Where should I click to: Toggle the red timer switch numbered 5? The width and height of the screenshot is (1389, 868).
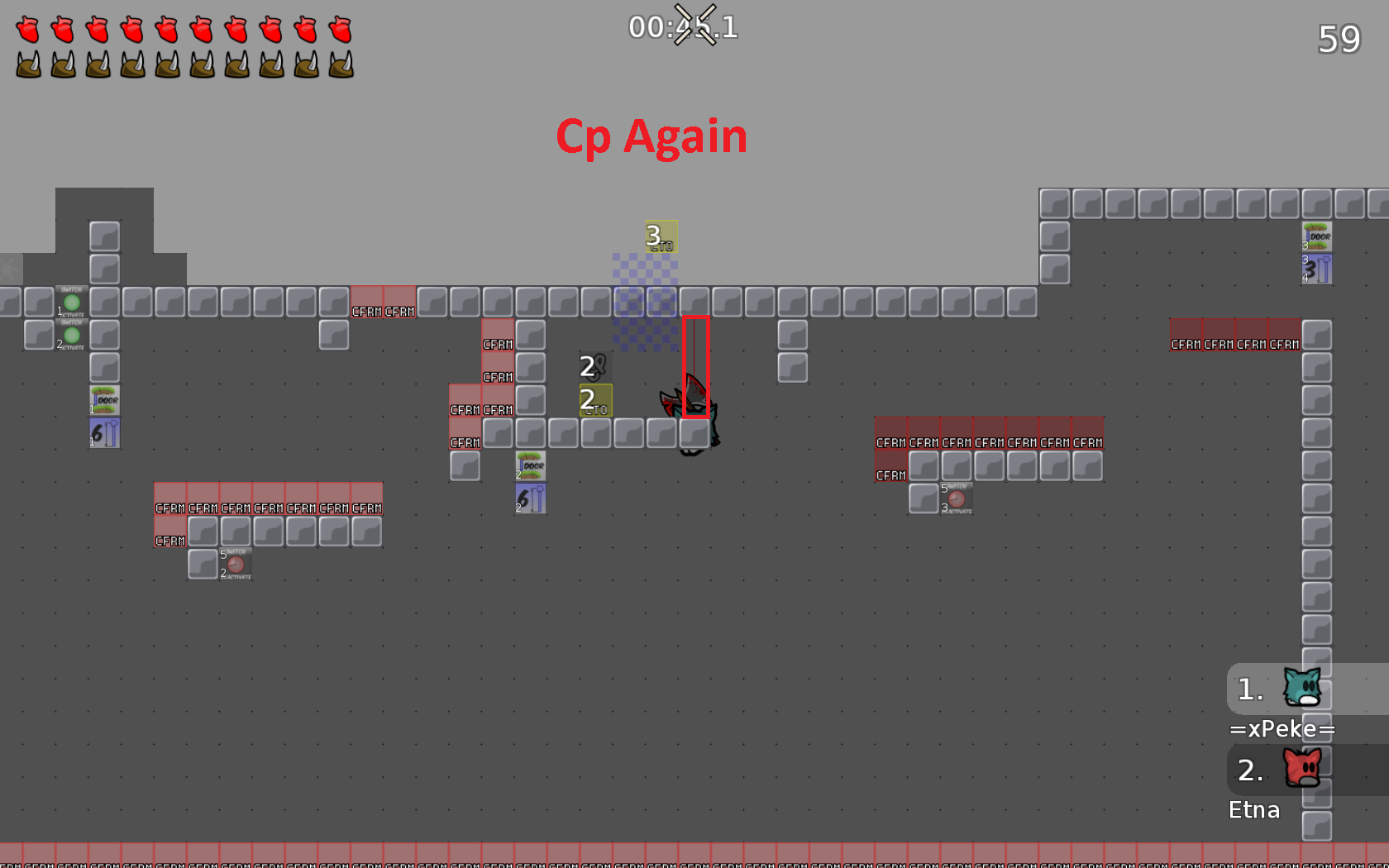236,565
